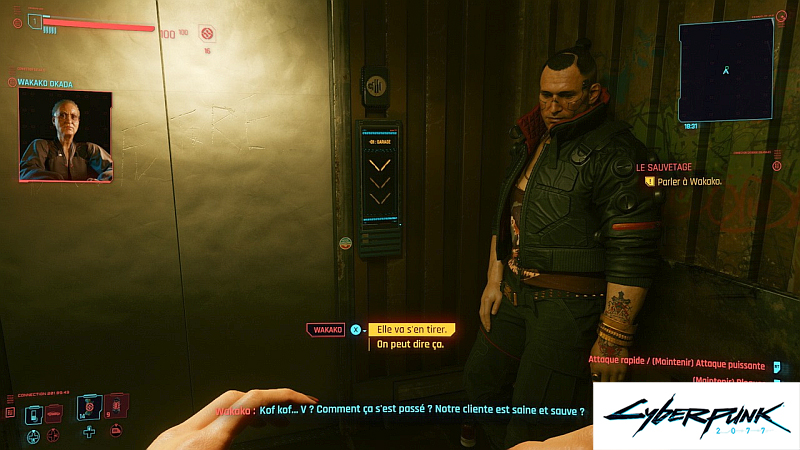Screen dimensions: 800x450
Task: Select the phone quick-slot icon
Action: pos(34,413)
